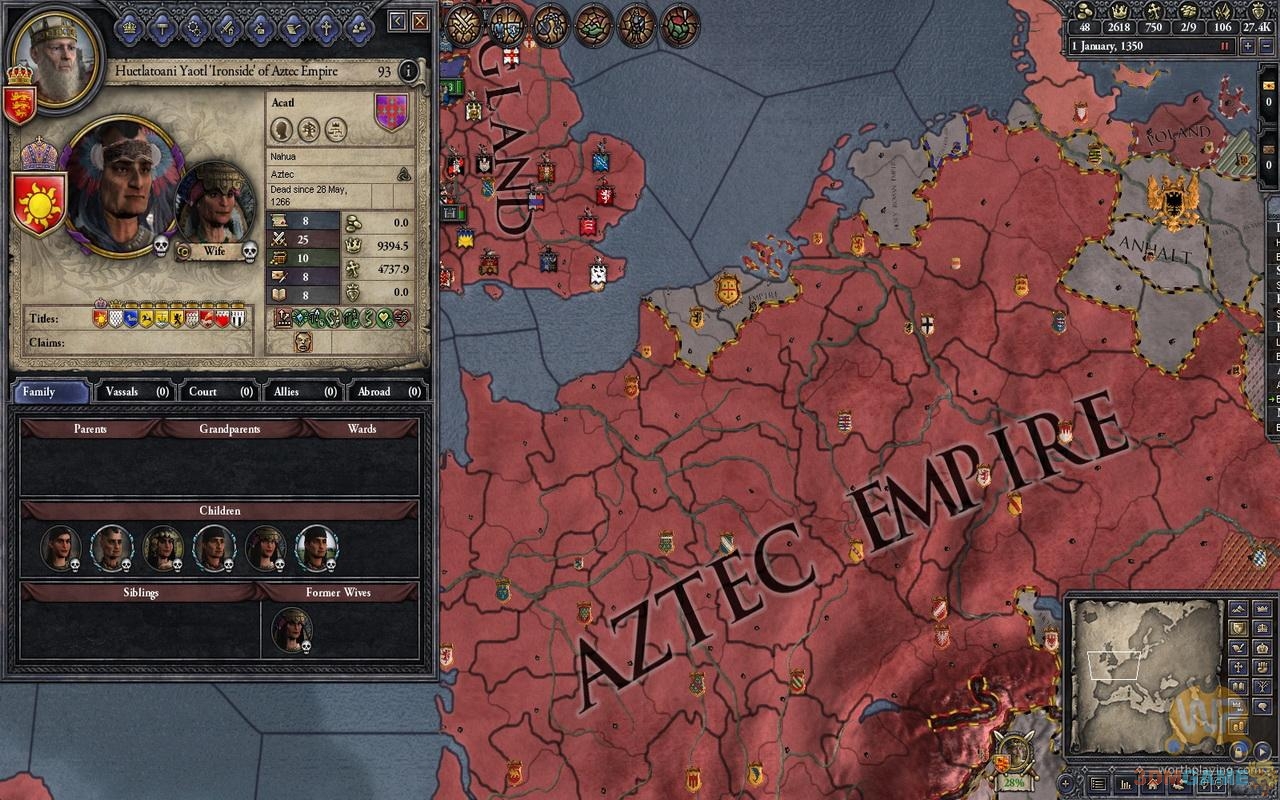1280x800 pixels.
Task: Click the character info 'i' button
Action: (x=408, y=71)
